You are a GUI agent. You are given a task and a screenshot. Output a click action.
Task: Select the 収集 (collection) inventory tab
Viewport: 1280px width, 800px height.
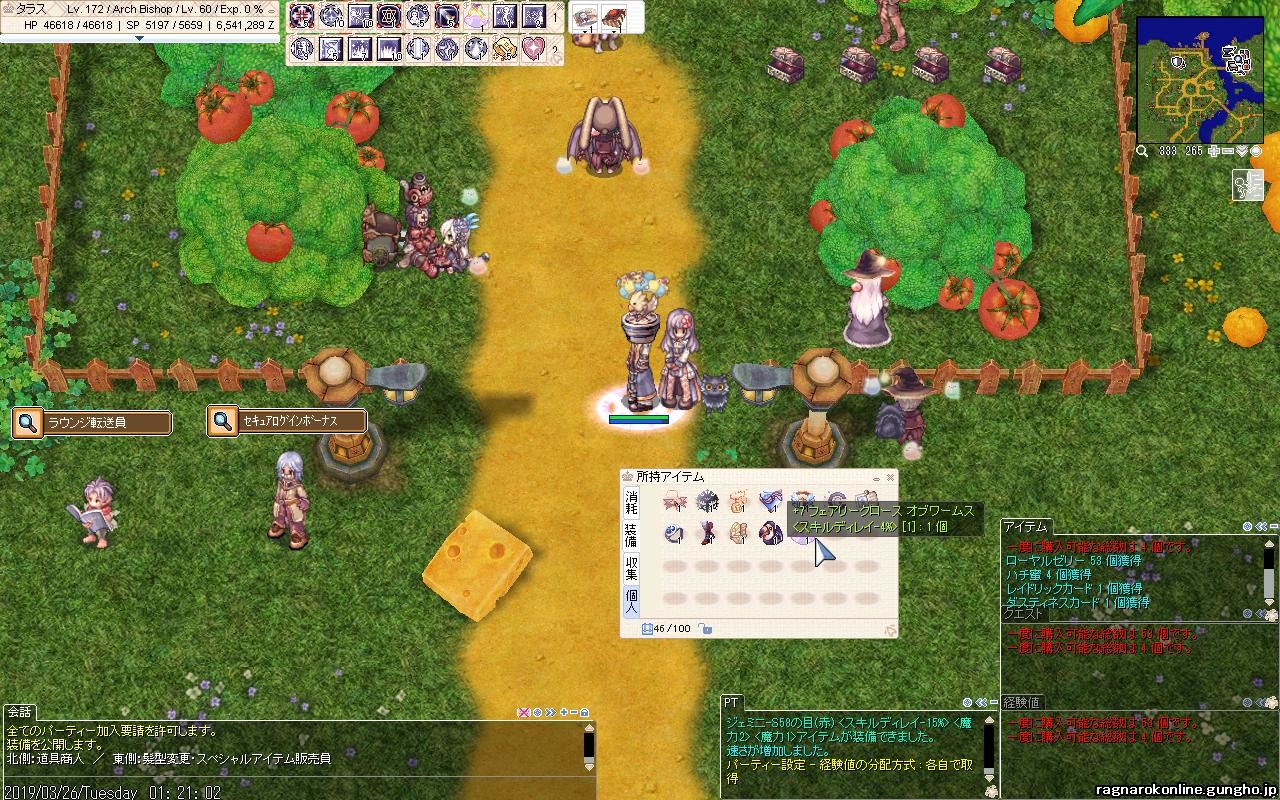point(631,568)
